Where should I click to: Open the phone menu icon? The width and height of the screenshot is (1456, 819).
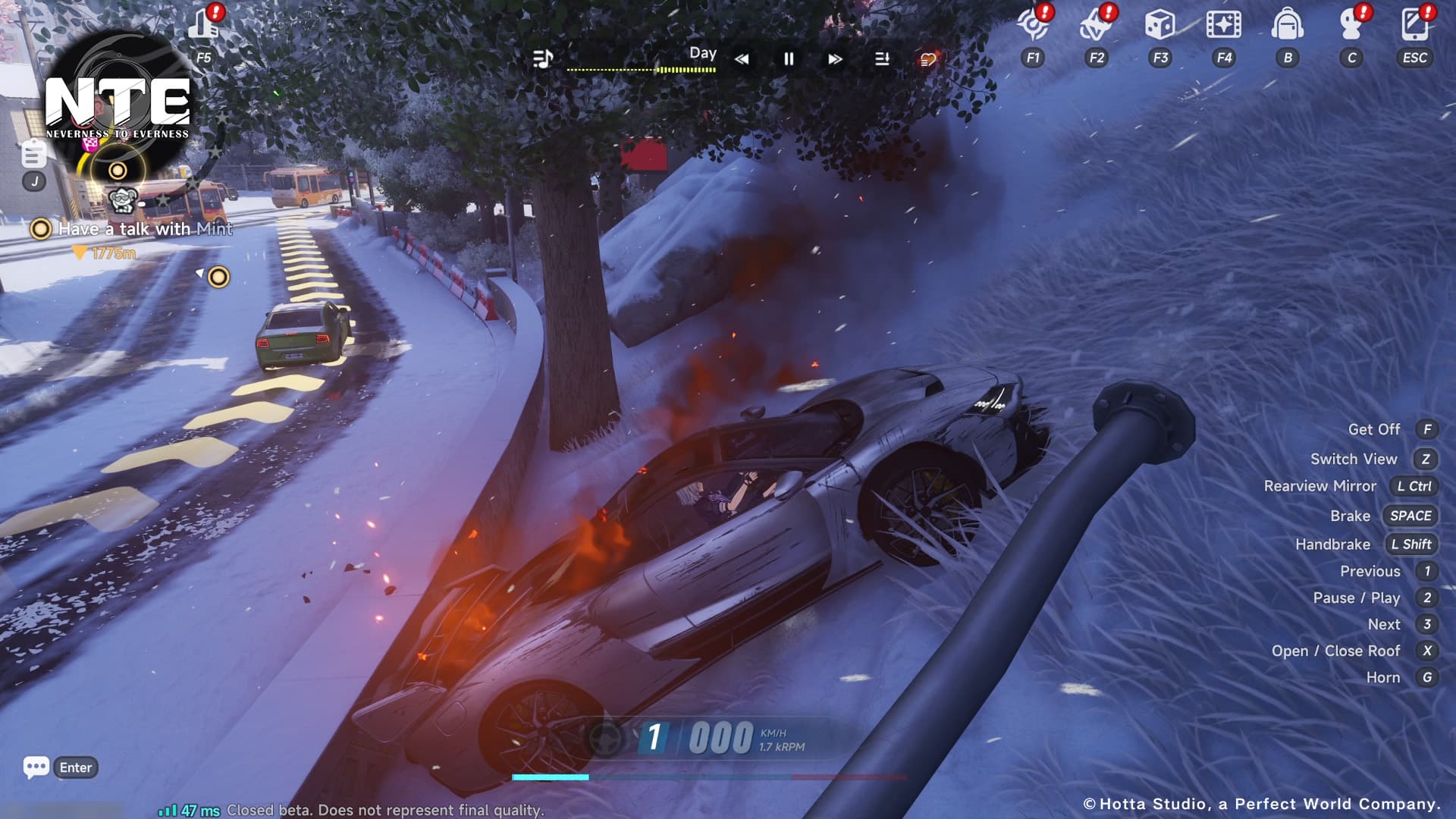pyautogui.click(x=1414, y=26)
